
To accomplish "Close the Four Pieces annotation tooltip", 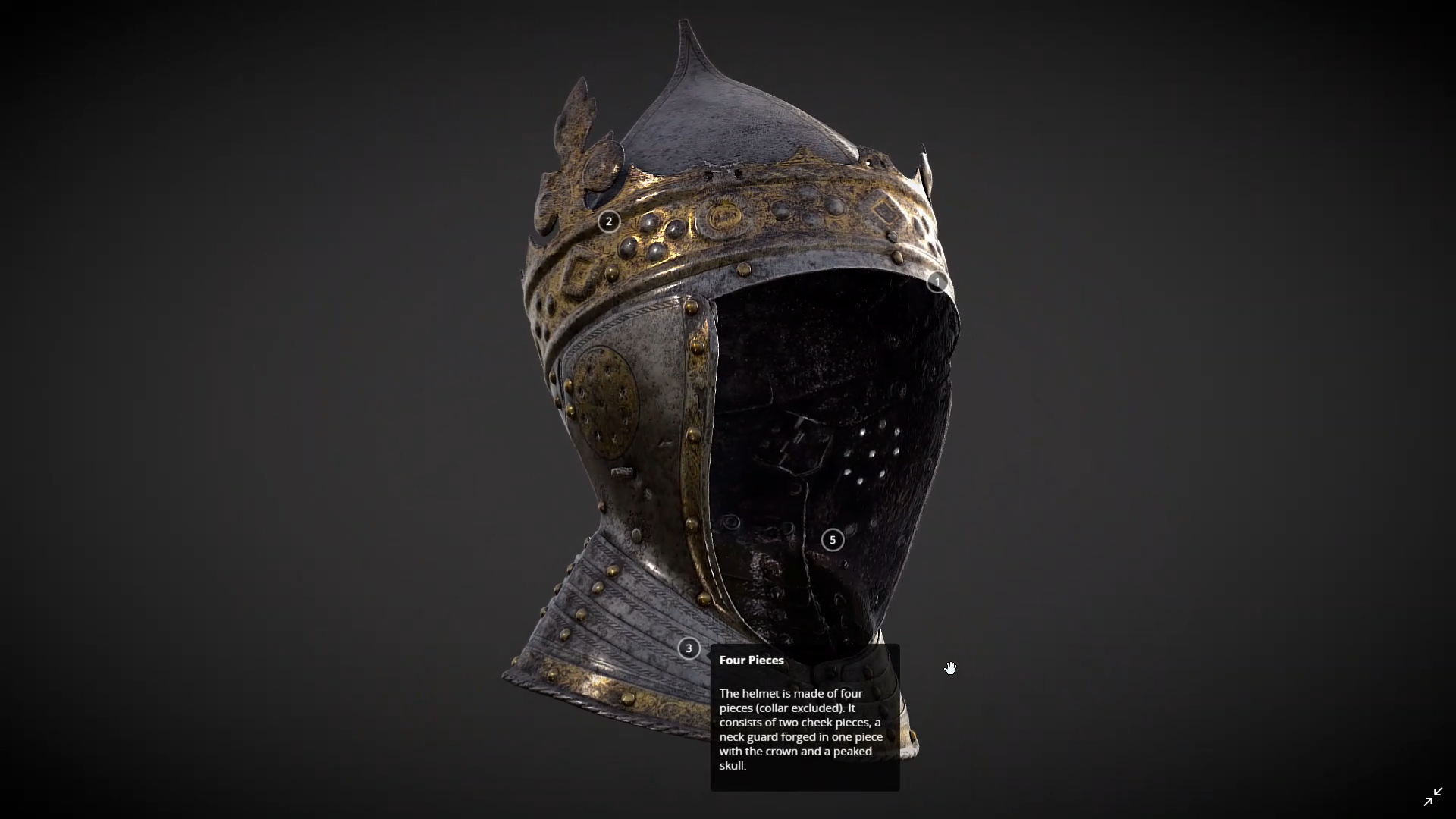I will click(689, 648).
